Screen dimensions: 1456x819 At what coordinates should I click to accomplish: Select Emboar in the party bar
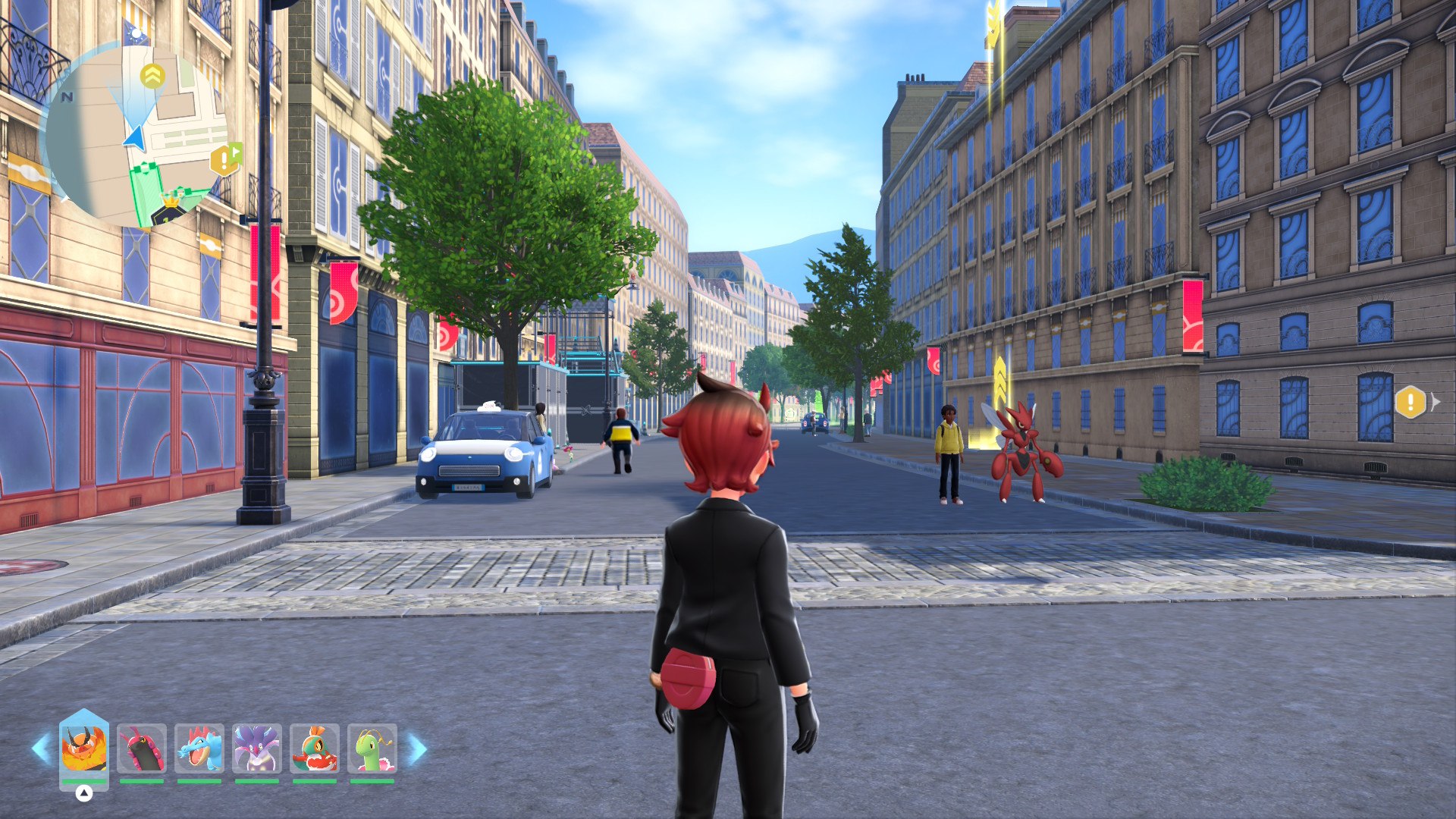[x=84, y=748]
